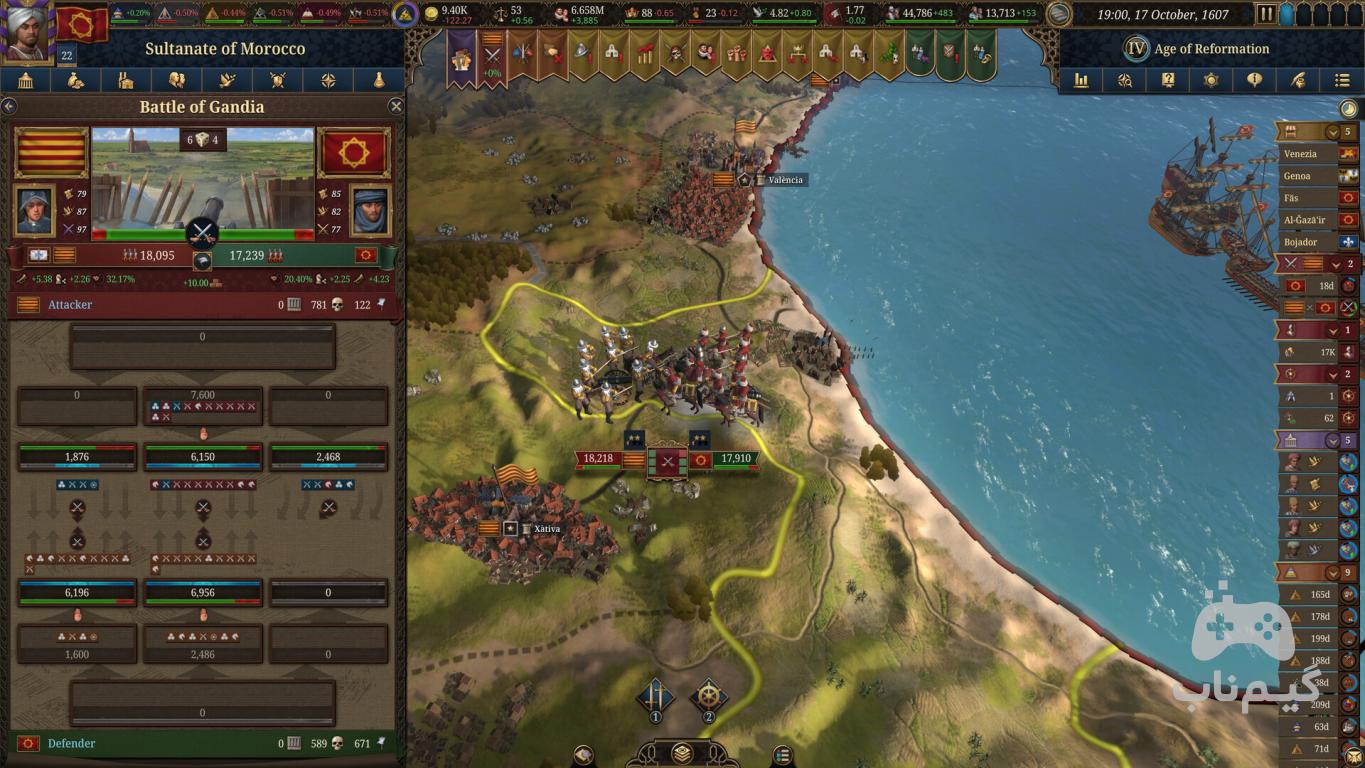Click the crossed-swords war alert banner

click(x=492, y=54)
